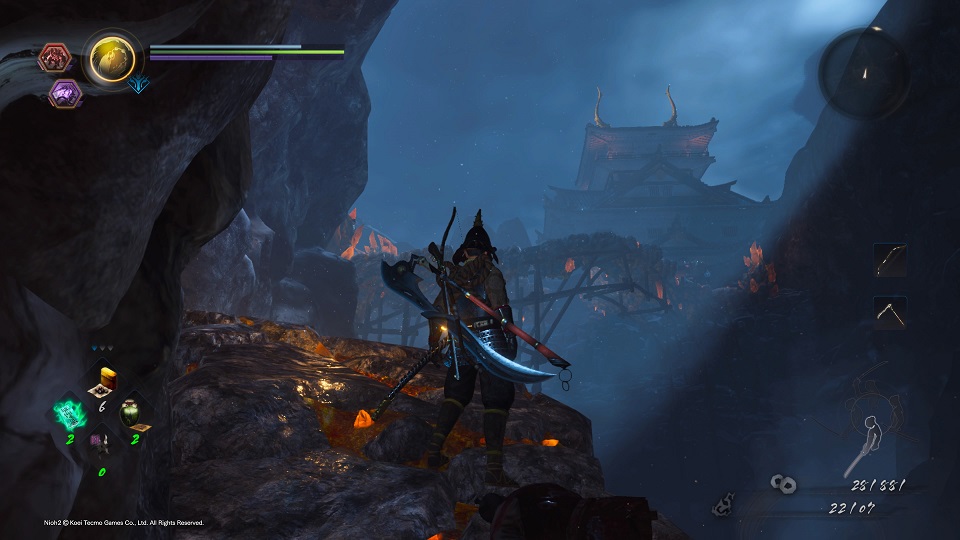Select the glowing green talisman item
The height and width of the screenshot is (540, 960).
pos(70,410)
